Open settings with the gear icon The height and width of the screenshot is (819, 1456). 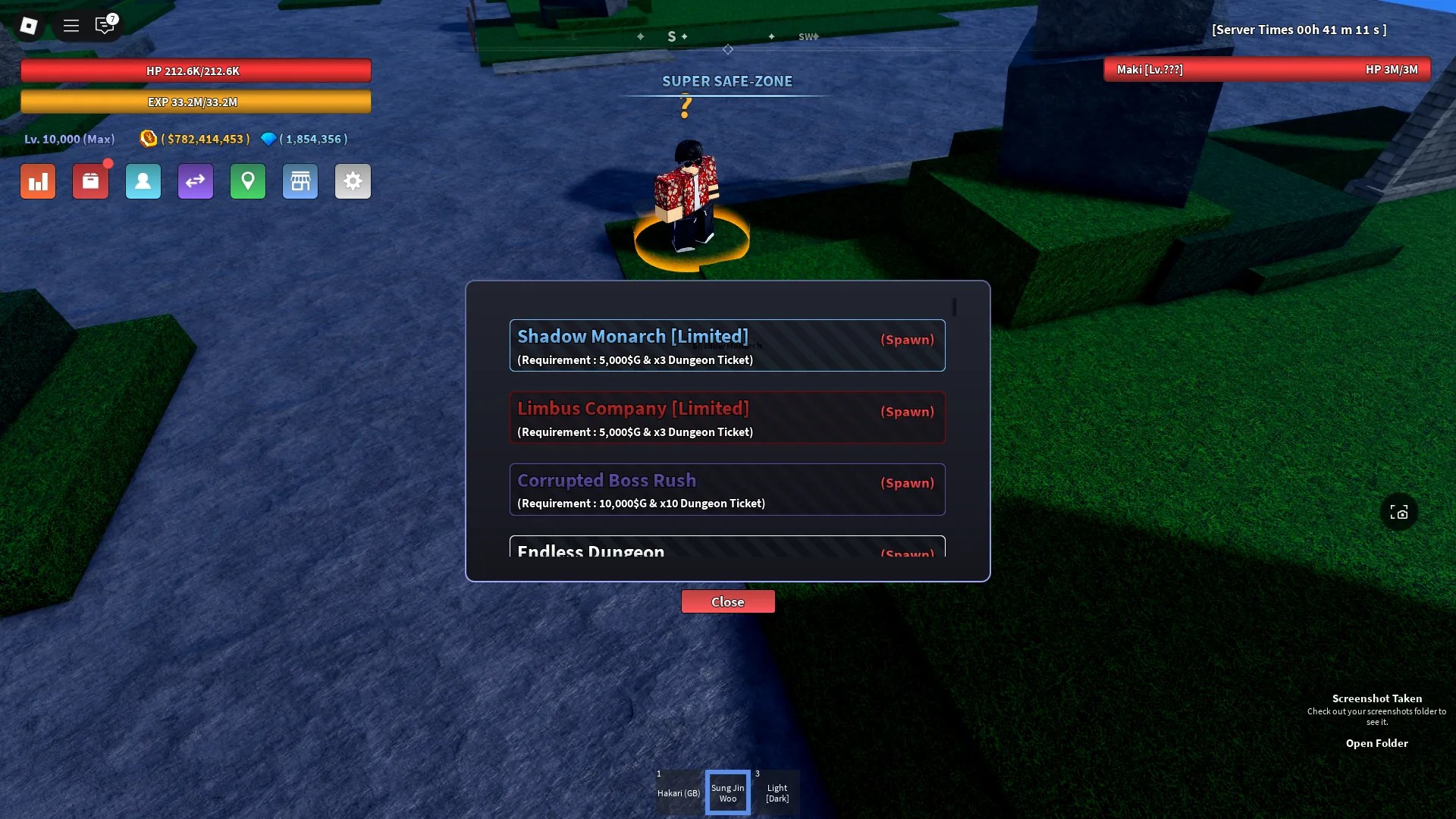pos(353,181)
